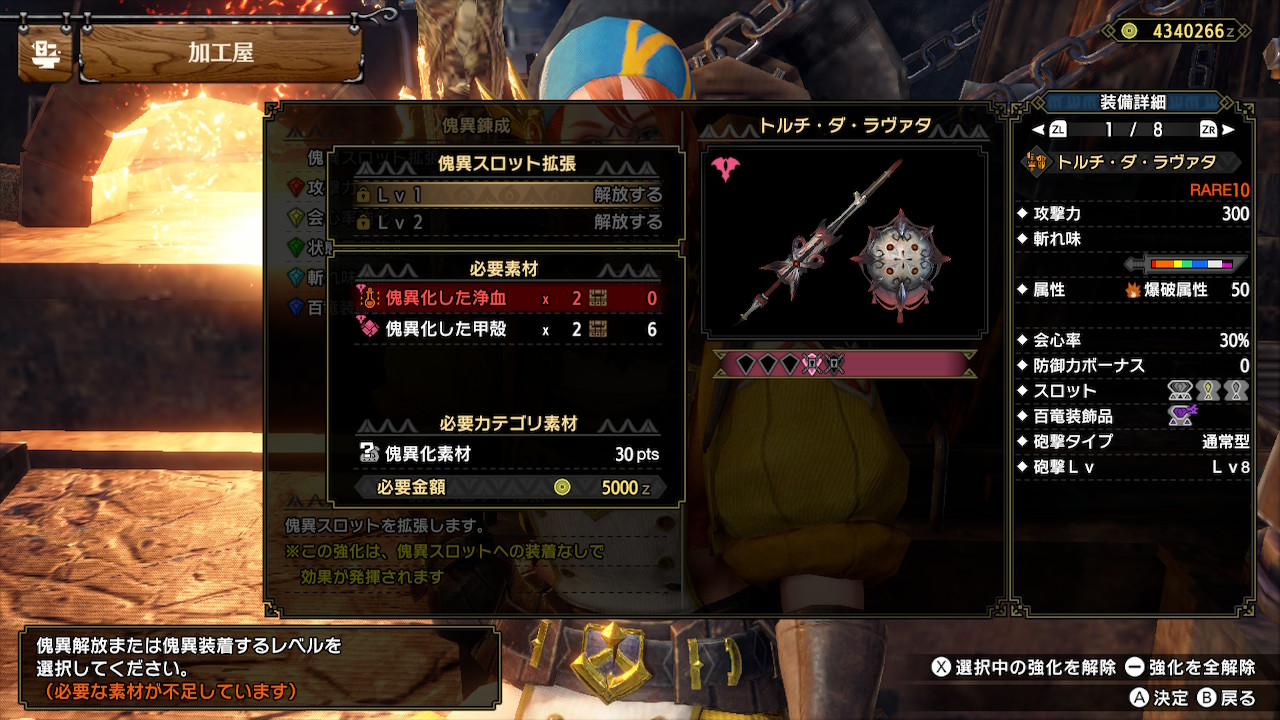Choose the 傀異化した浄血 material row

(x=508, y=298)
